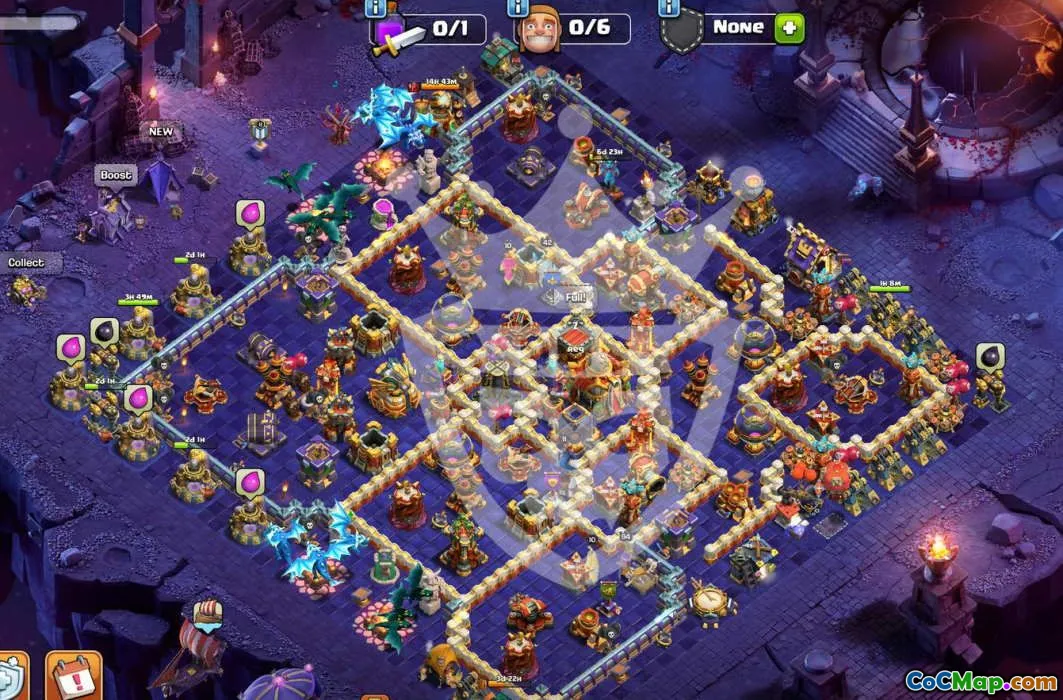Open the info icon on the shield status
The height and width of the screenshot is (700, 1063).
pyautogui.click(x=669, y=6)
